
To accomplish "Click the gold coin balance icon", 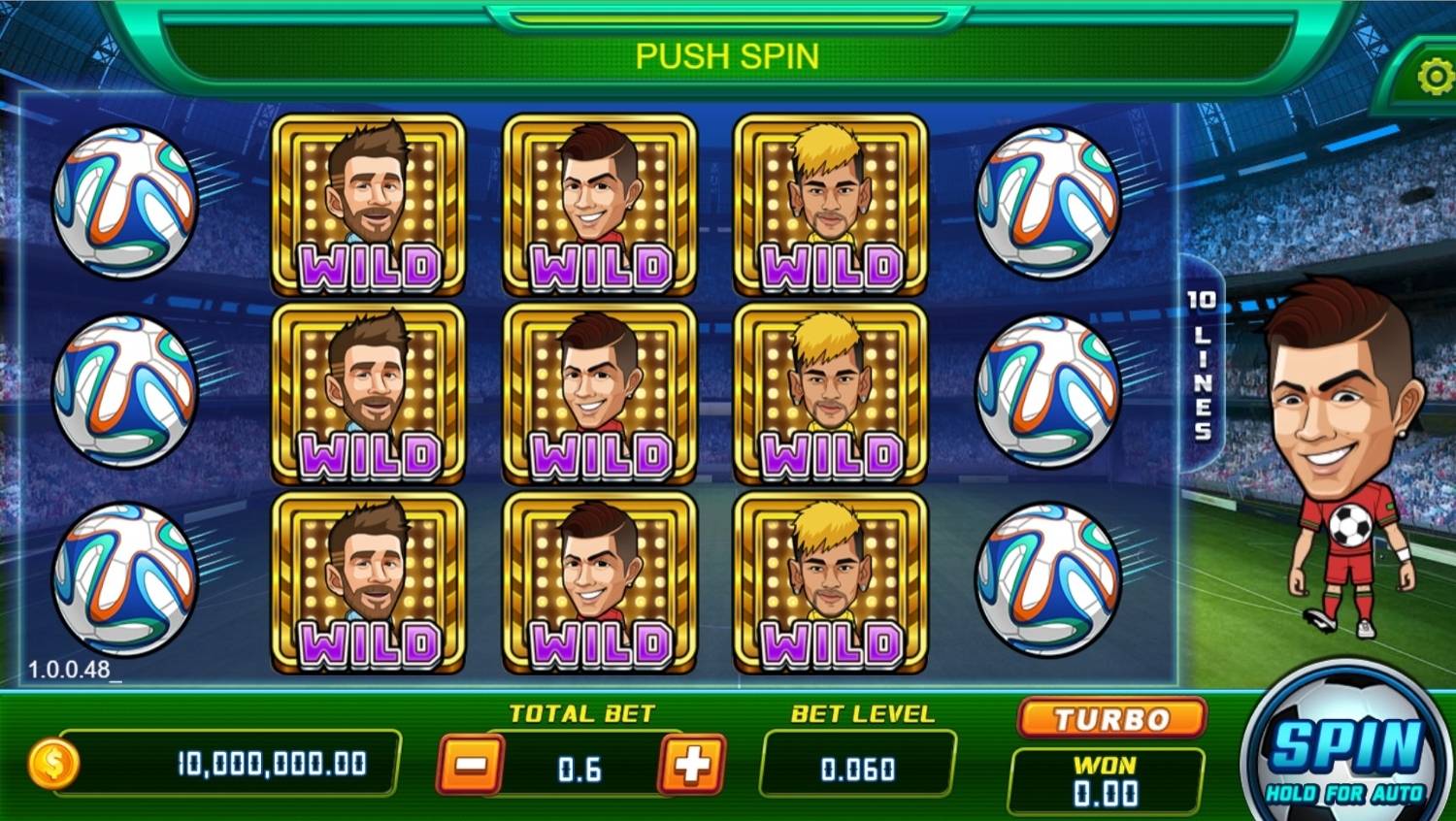I will pyautogui.click(x=54, y=764).
